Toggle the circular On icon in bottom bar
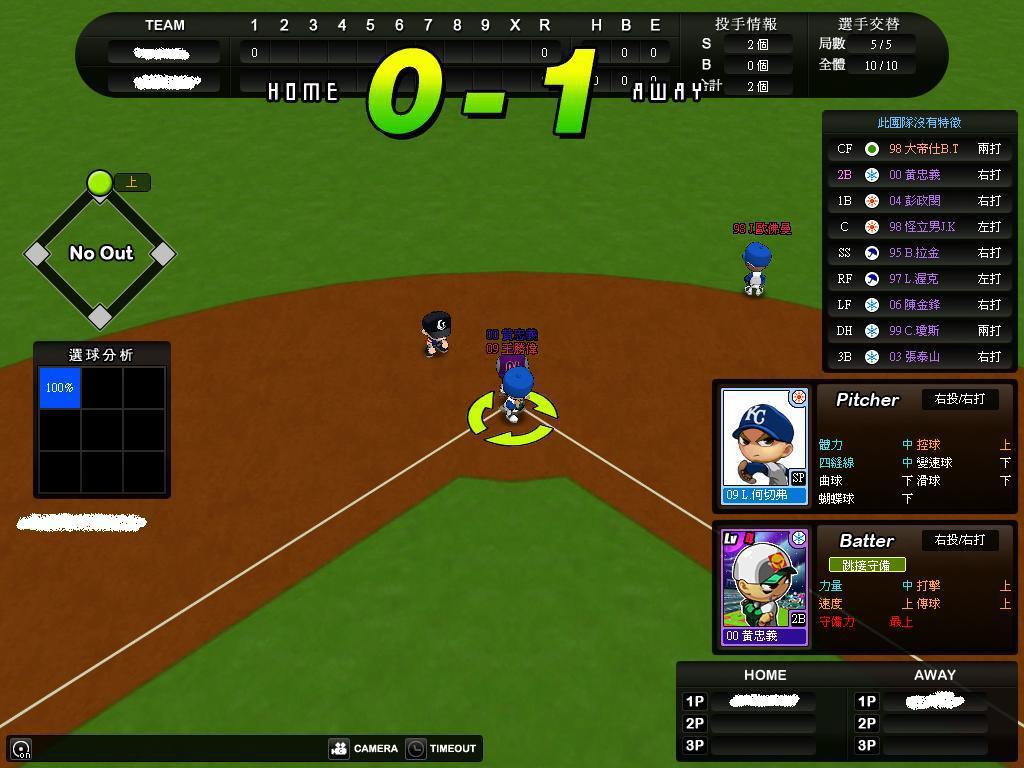Image resolution: width=1024 pixels, height=768 pixels. [x=21, y=748]
